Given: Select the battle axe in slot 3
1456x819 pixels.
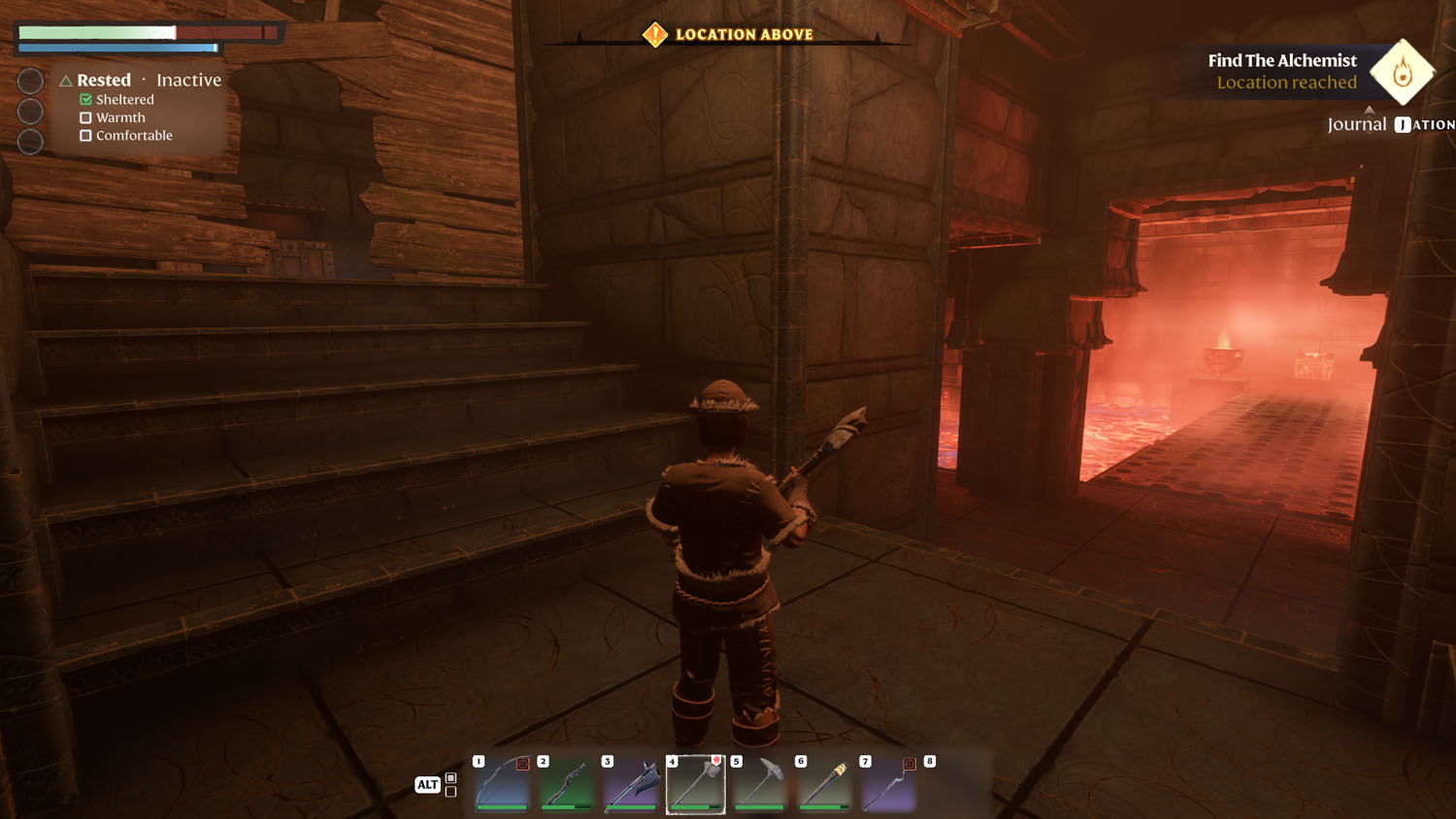Looking at the screenshot, I should 631,785.
